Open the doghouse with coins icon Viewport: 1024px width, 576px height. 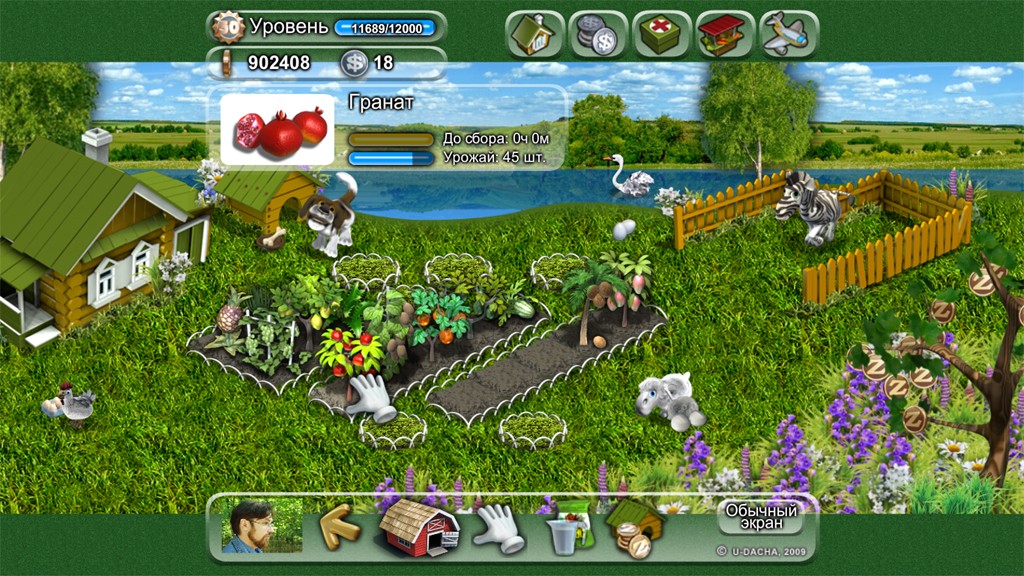(636, 527)
